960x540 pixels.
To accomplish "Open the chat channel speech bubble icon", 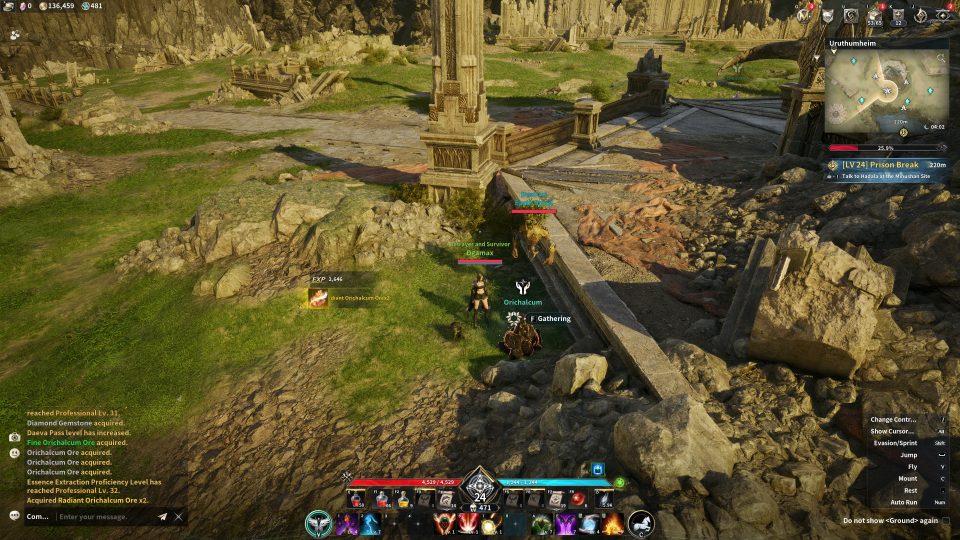I will coord(14,516).
